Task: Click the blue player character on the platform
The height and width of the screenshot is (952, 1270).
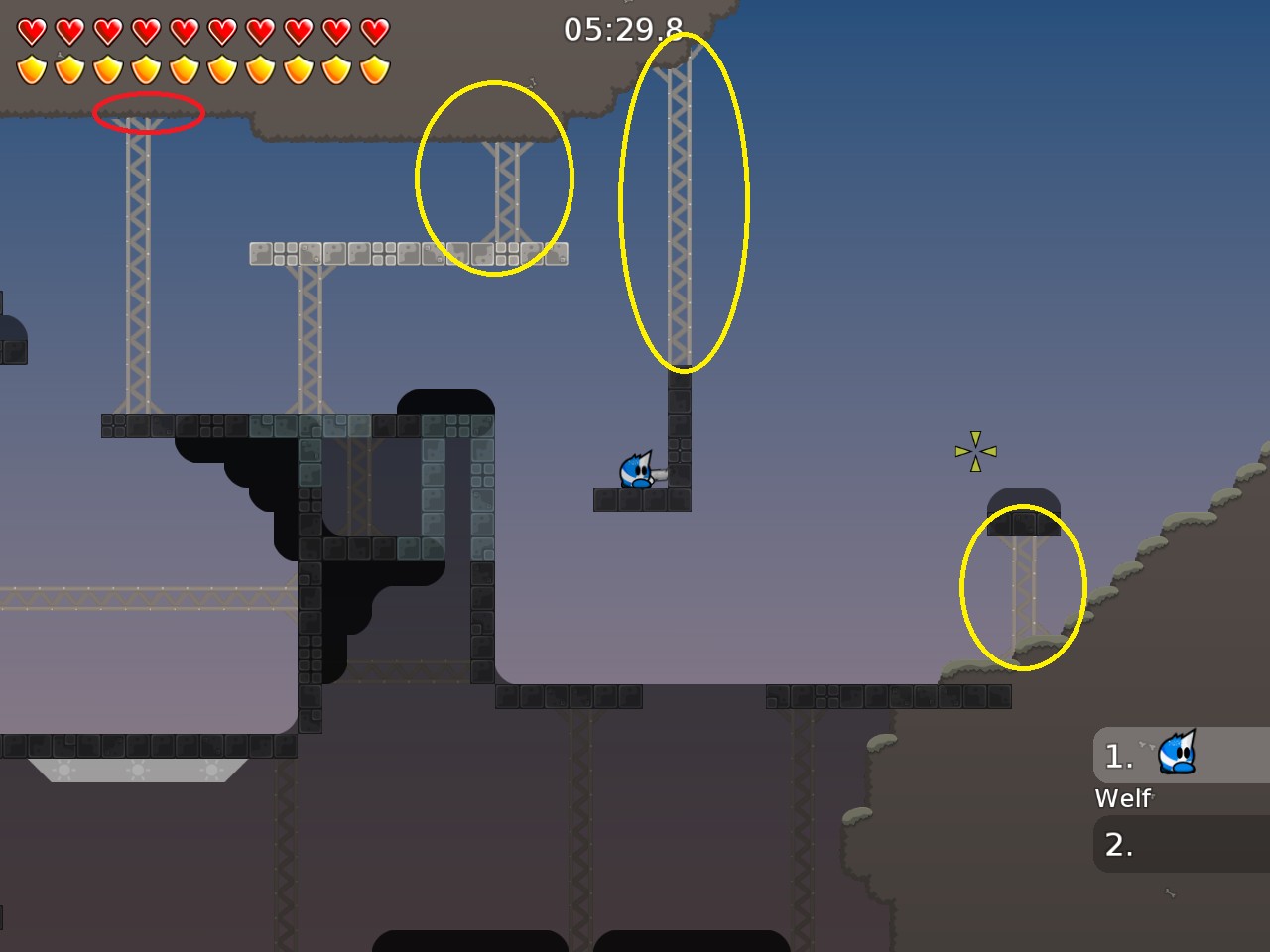Action: pos(635,469)
